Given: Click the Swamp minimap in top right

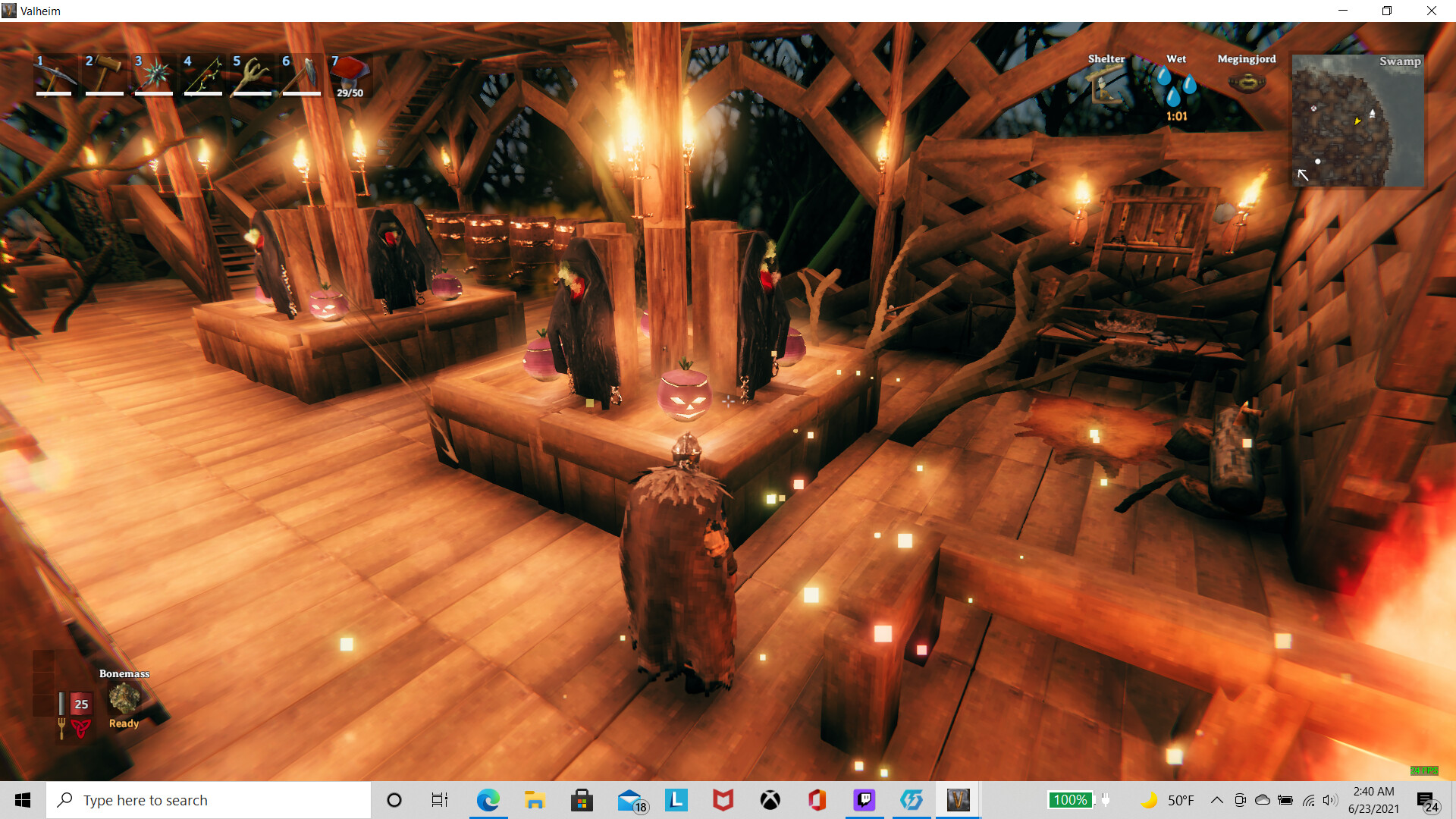Looking at the screenshot, I should pyautogui.click(x=1357, y=121).
